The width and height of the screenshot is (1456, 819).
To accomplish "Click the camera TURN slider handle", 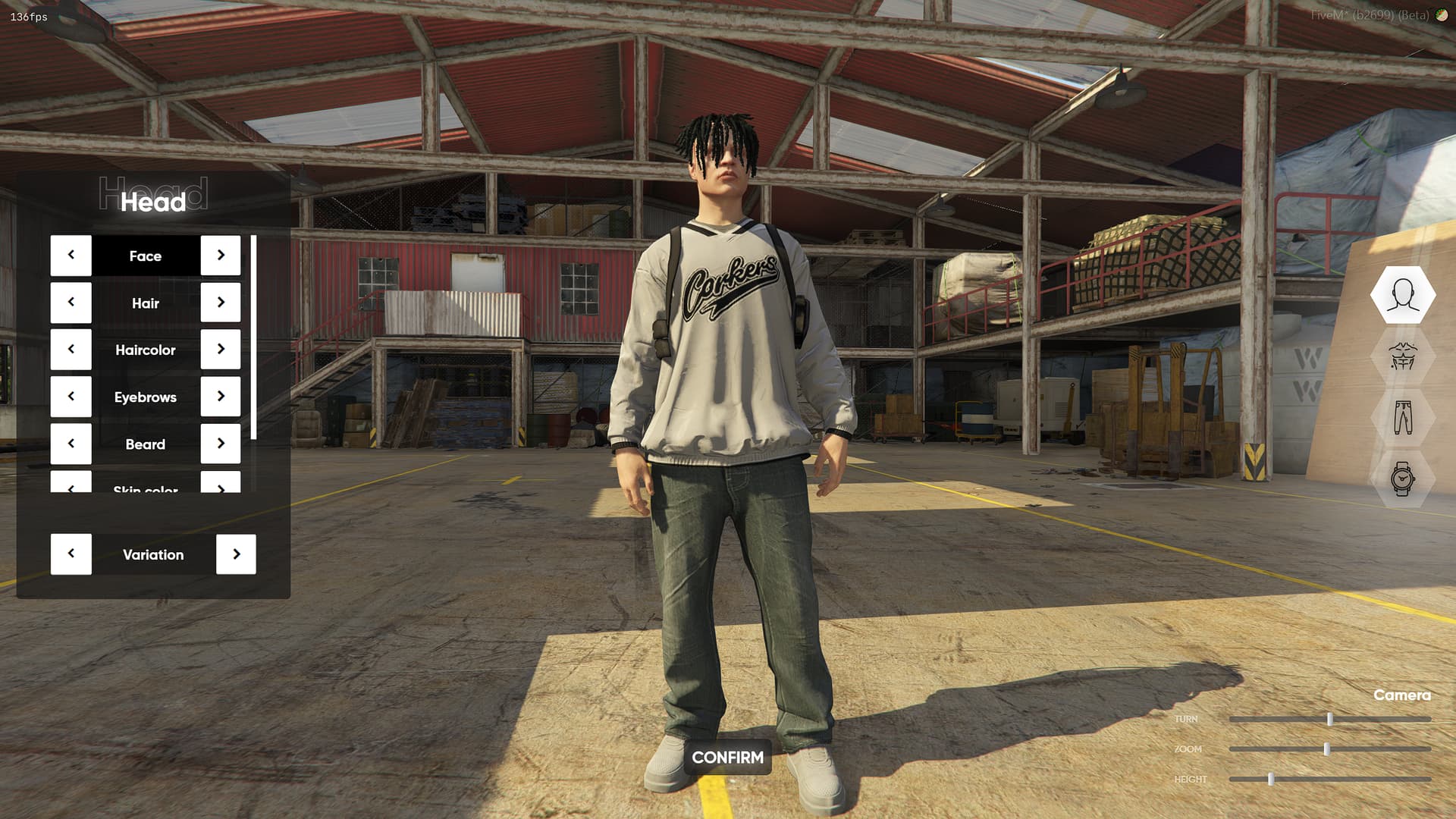I will click(x=1329, y=719).
